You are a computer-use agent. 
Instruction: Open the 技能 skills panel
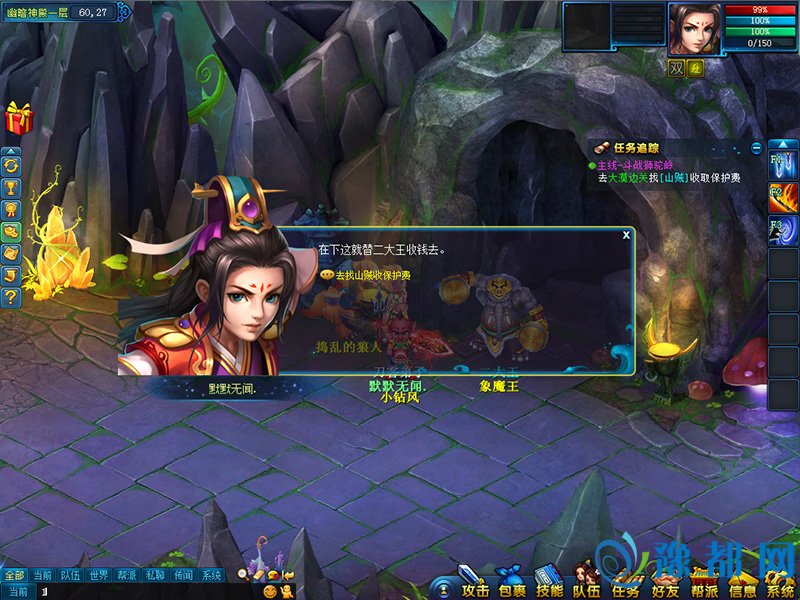548,584
